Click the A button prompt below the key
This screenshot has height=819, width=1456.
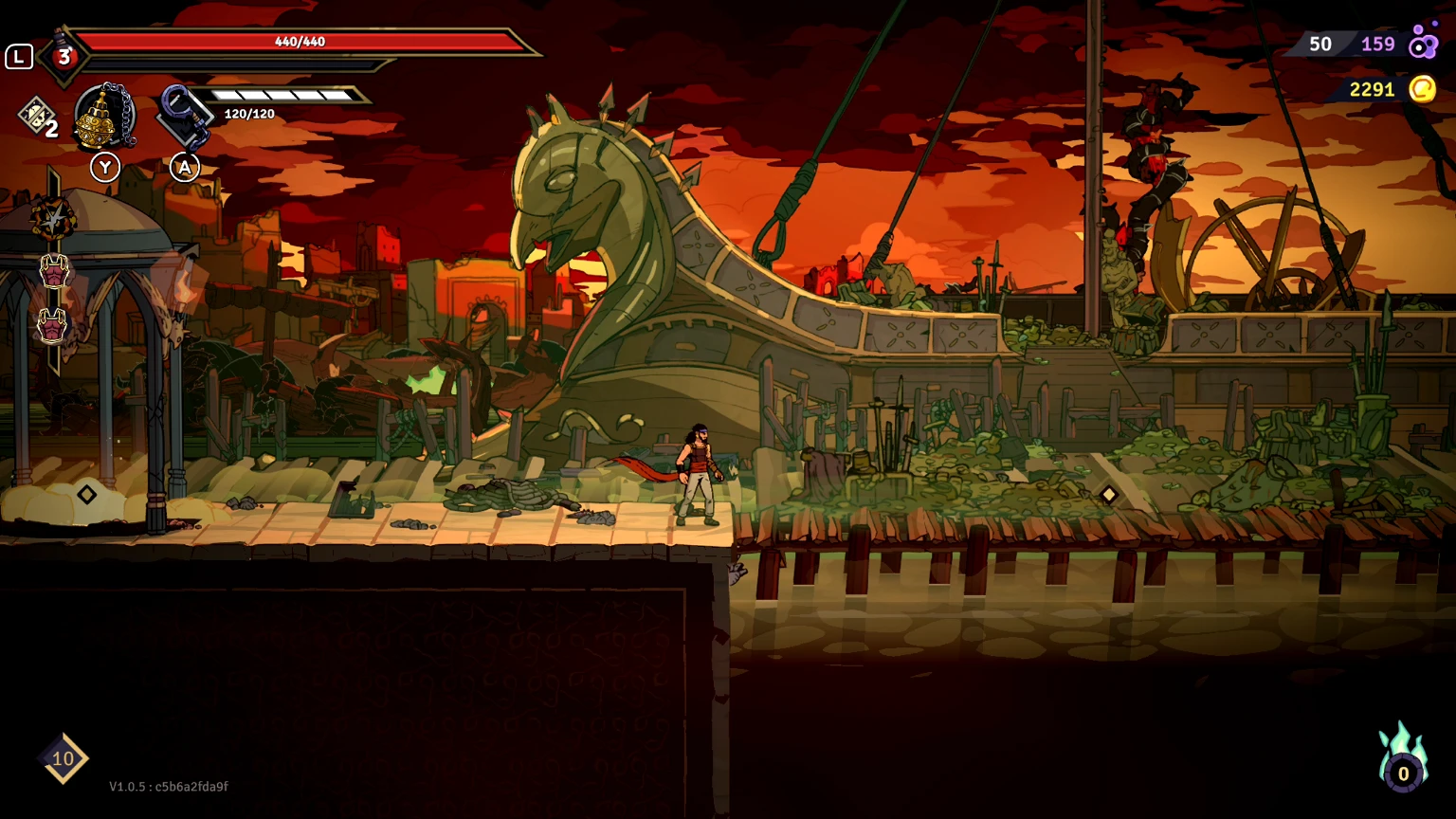click(186, 167)
